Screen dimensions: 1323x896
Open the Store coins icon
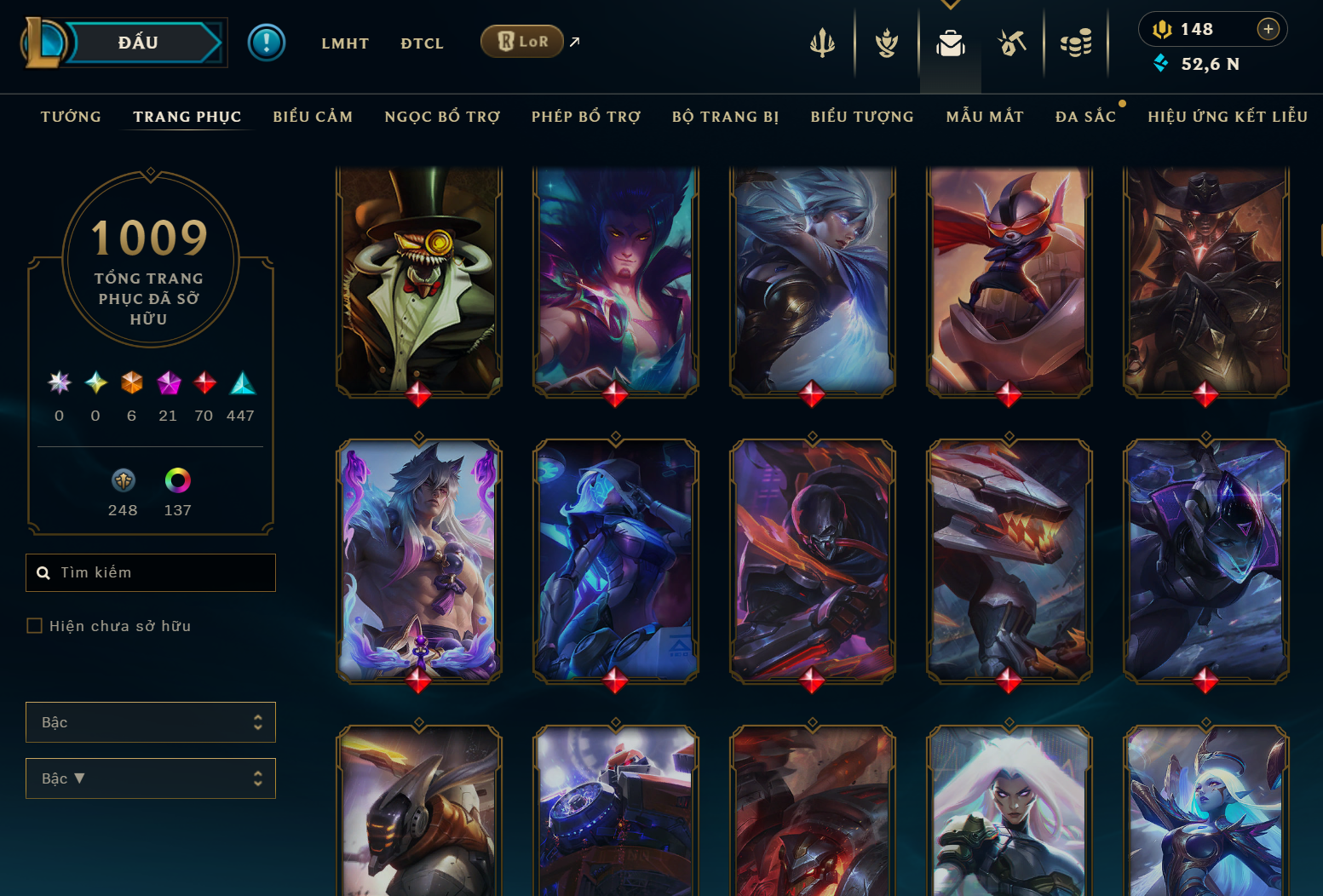pos(1076,44)
